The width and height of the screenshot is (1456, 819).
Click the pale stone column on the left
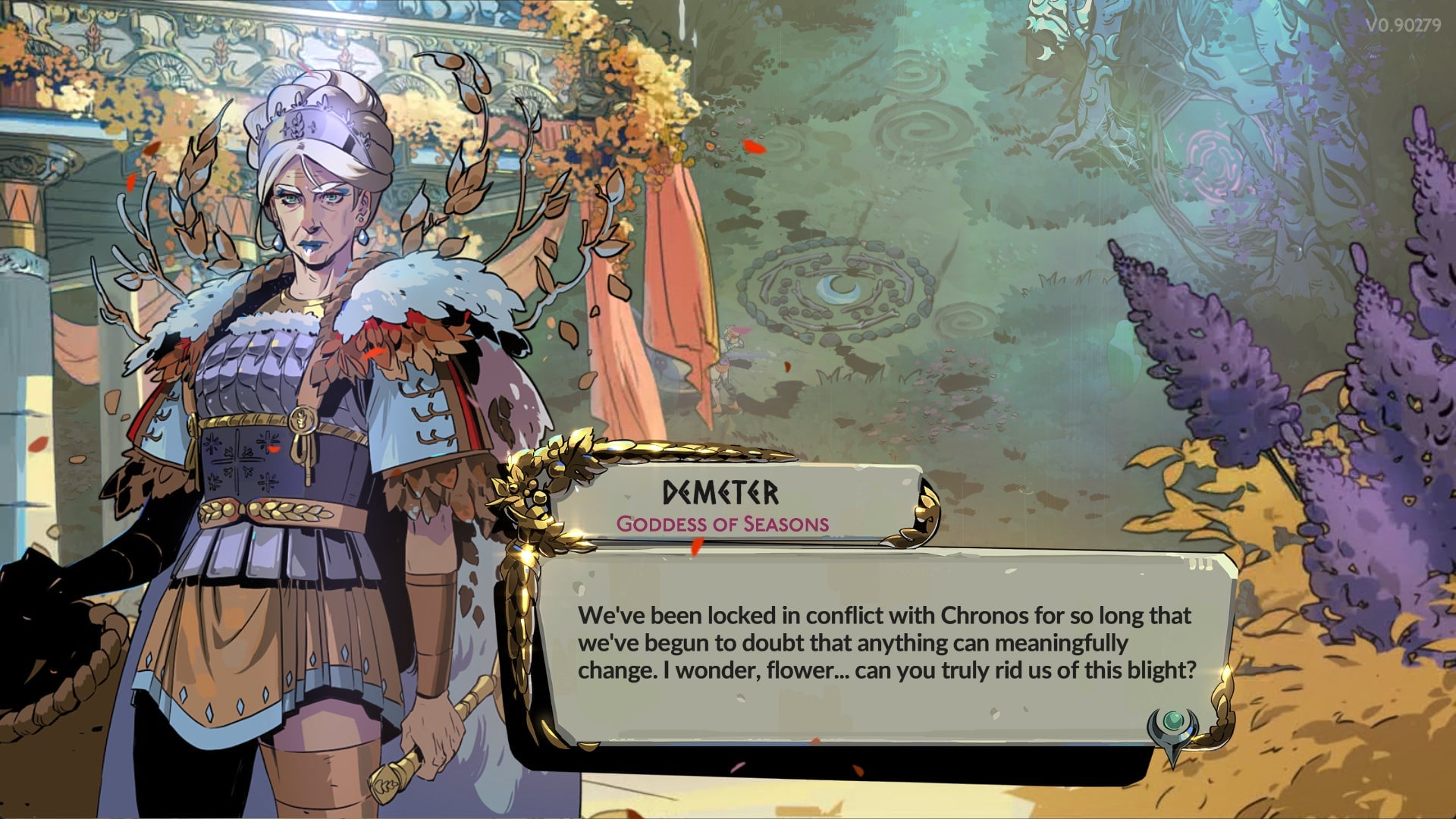coord(23,341)
